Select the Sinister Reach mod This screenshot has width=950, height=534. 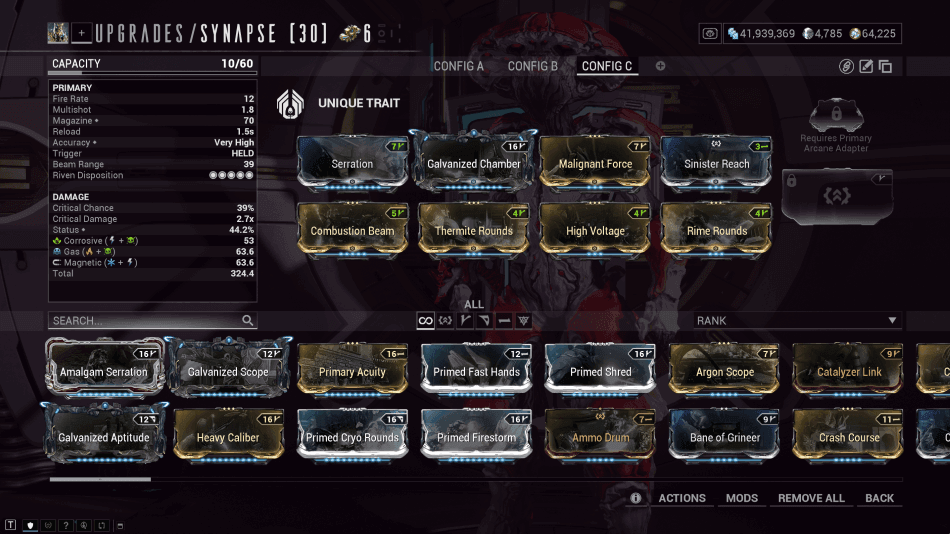[717, 162]
